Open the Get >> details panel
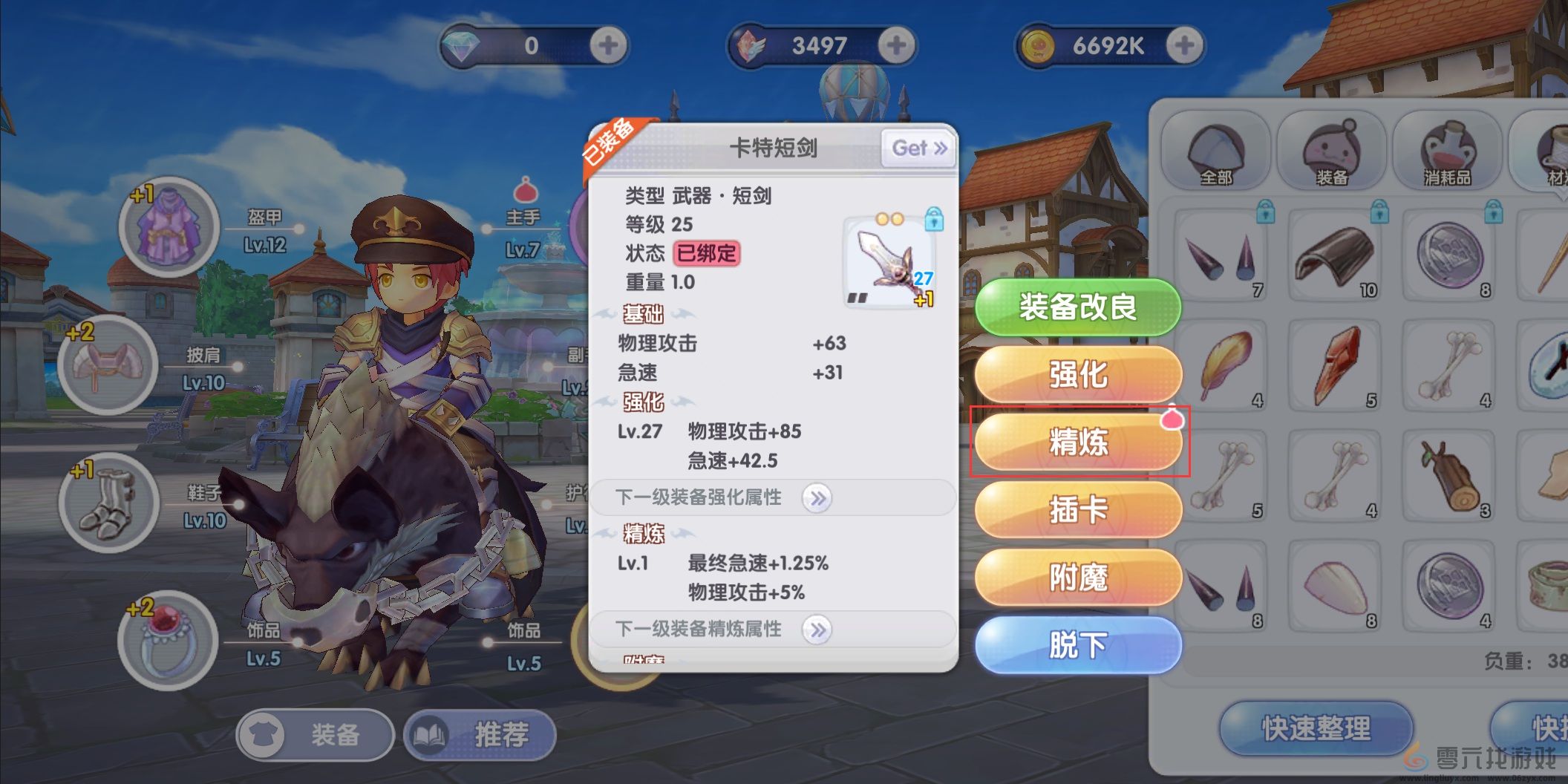This screenshot has height=784, width=1568. pyautogui.click(x=918, y=148)
